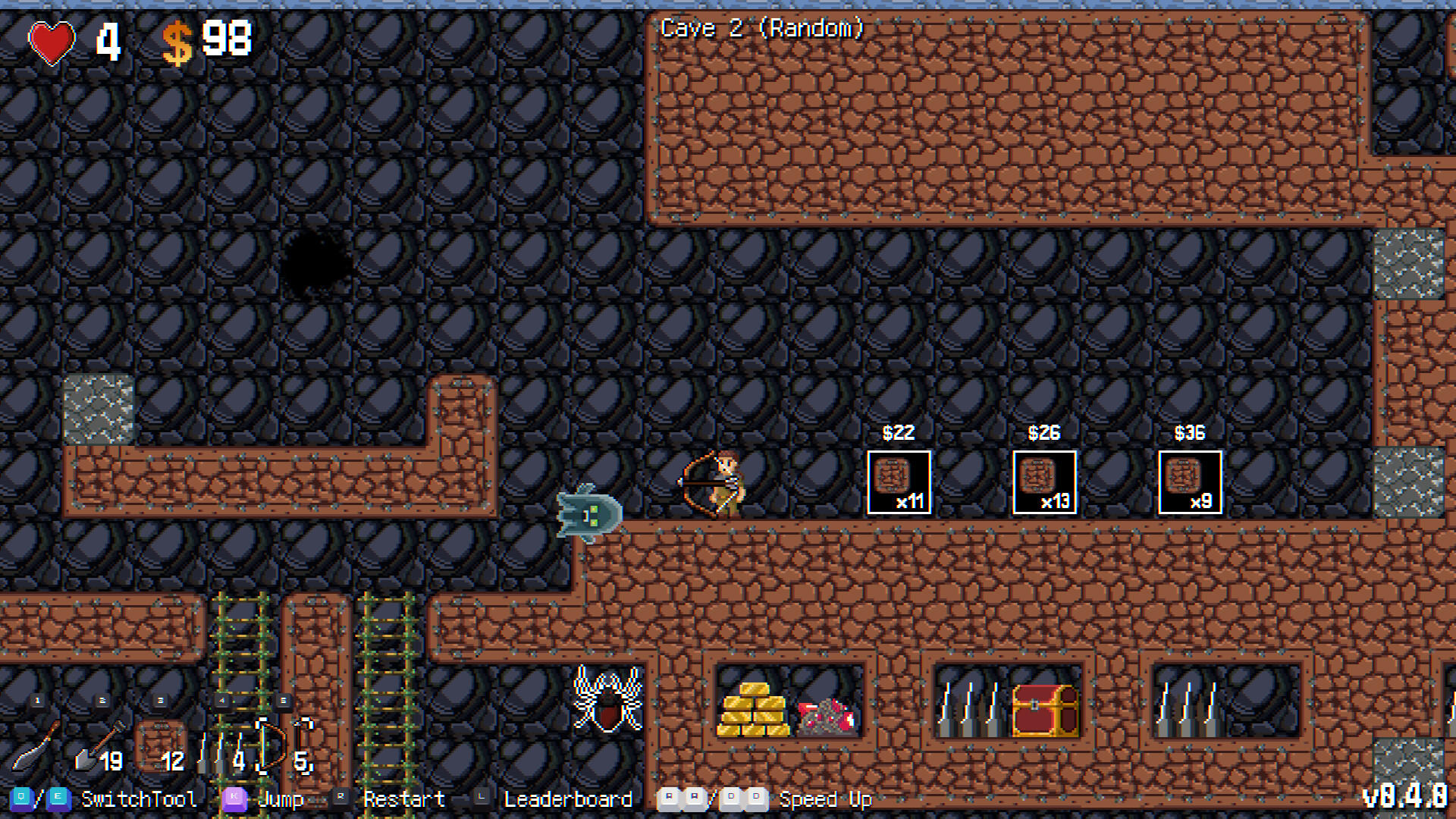Buy the $26 crate pack of 13
The width and height of the screenshot is (1456, 819).
pos(1043,482)
